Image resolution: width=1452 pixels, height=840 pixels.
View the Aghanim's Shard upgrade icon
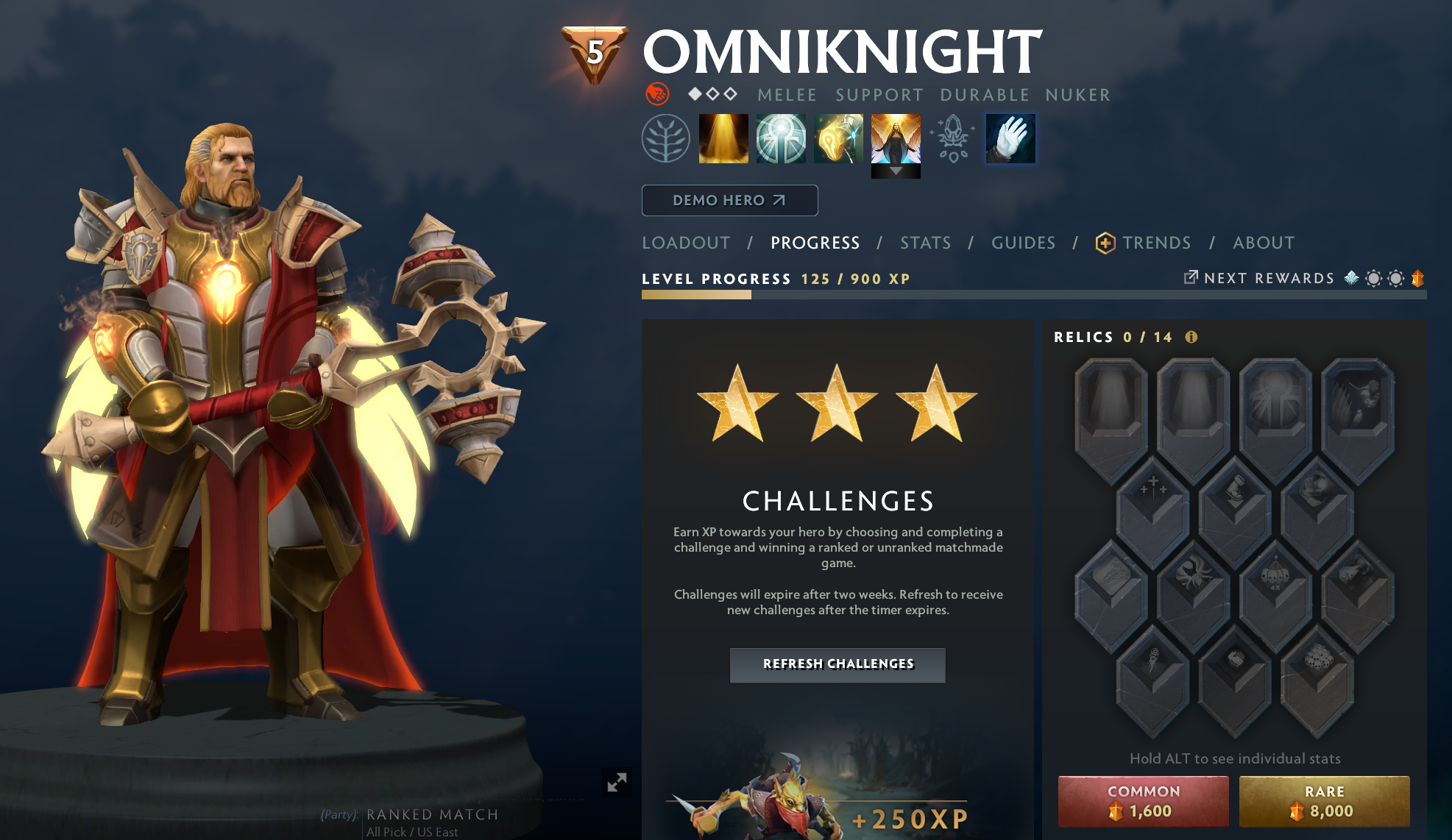(x=952, y=138)
